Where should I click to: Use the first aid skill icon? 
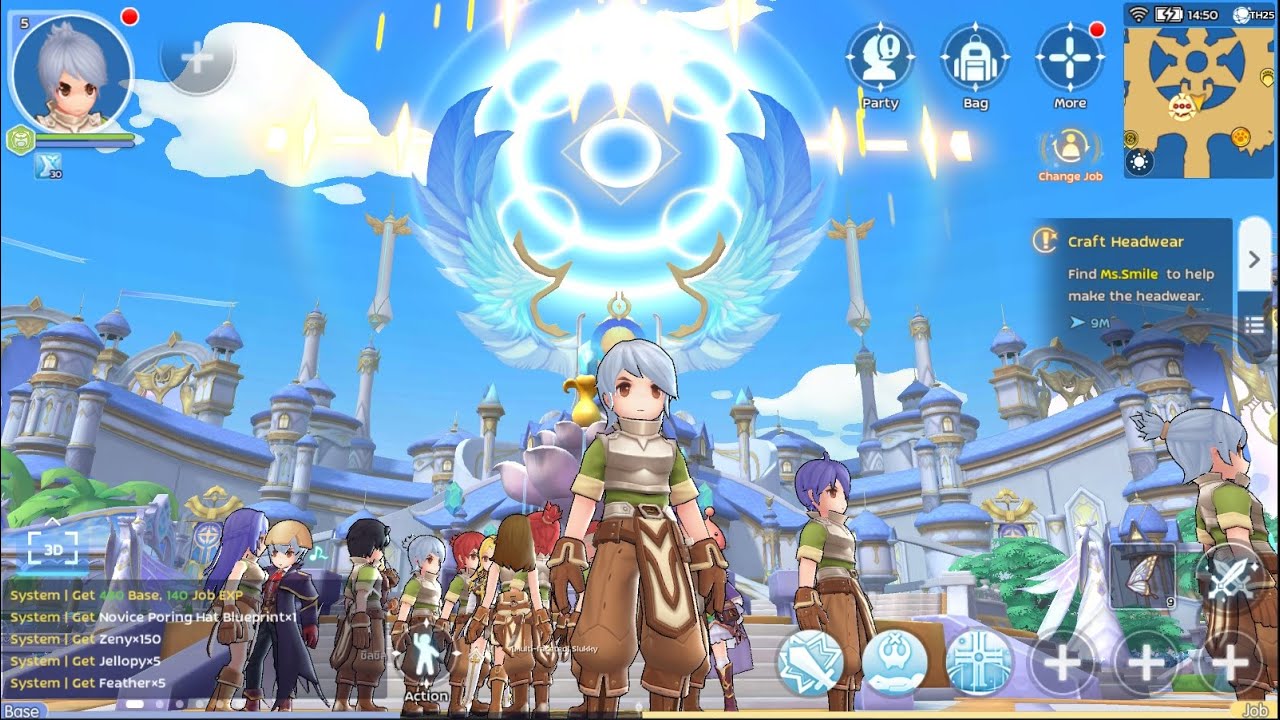tap(894, 662)
